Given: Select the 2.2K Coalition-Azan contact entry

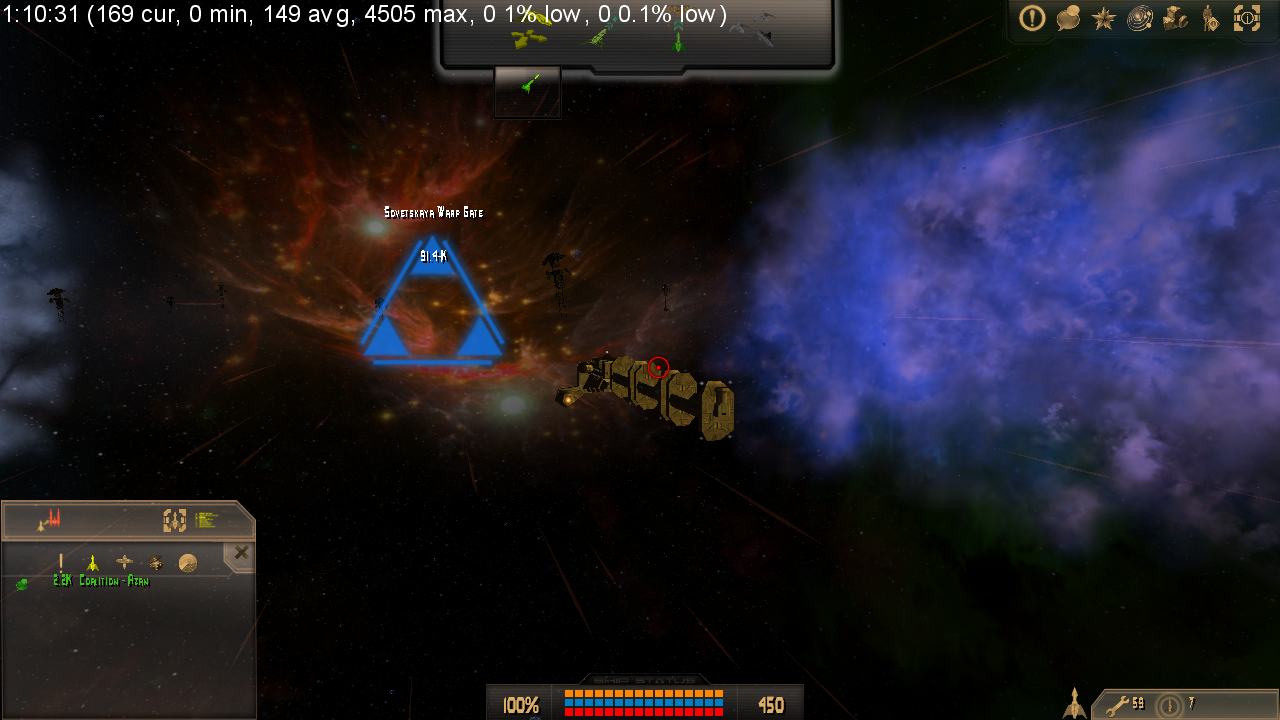Looking at the screenshot, I should (x=100, y=580).
